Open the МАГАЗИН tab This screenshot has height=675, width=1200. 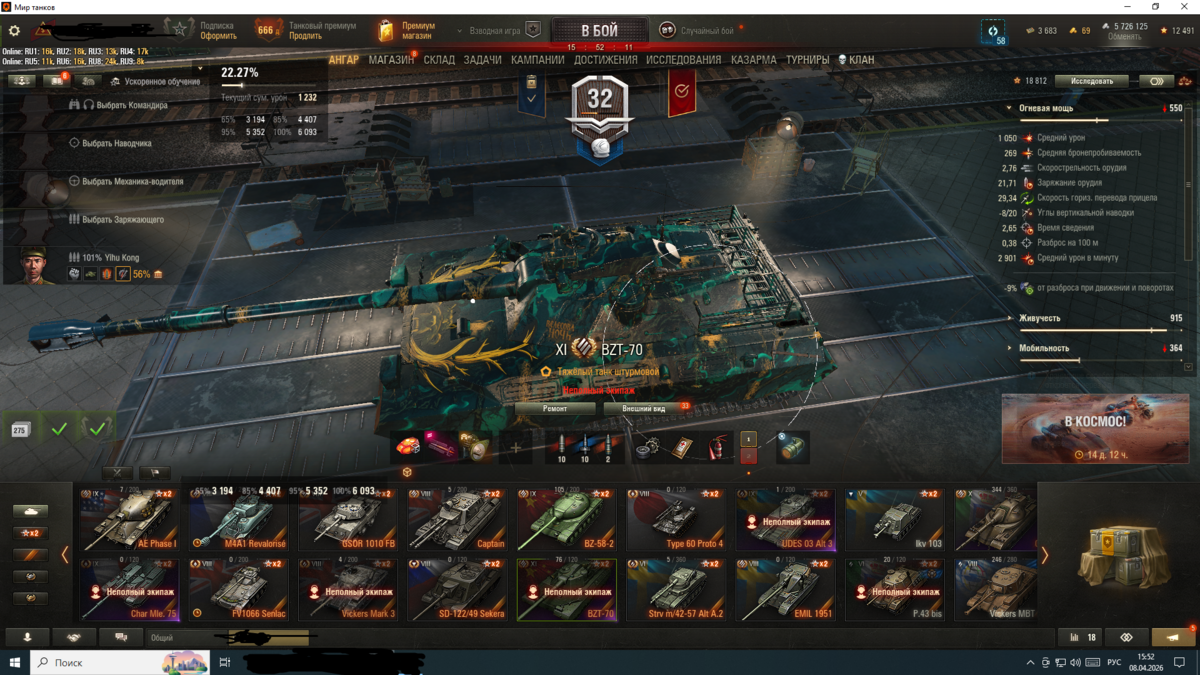tap(391, 60)
